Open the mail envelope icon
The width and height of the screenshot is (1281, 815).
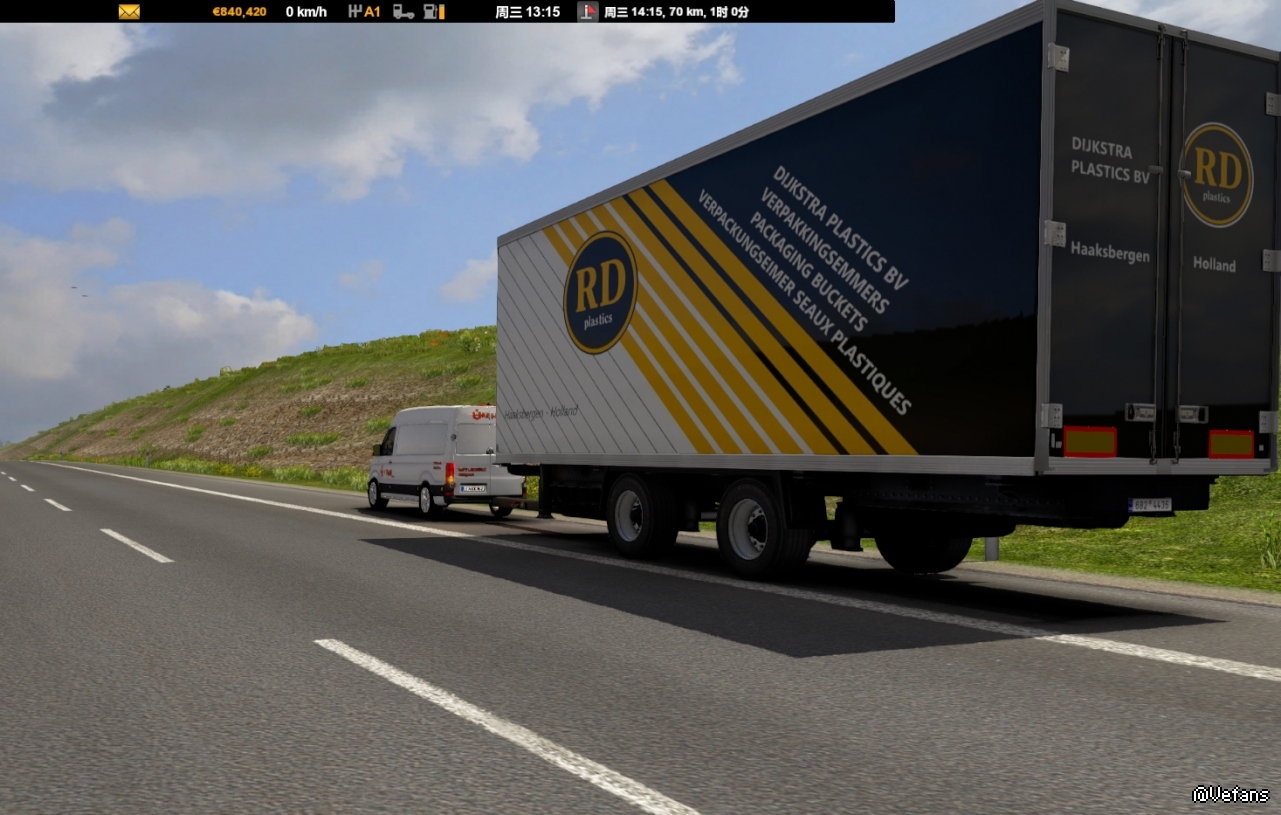point(129,12)
